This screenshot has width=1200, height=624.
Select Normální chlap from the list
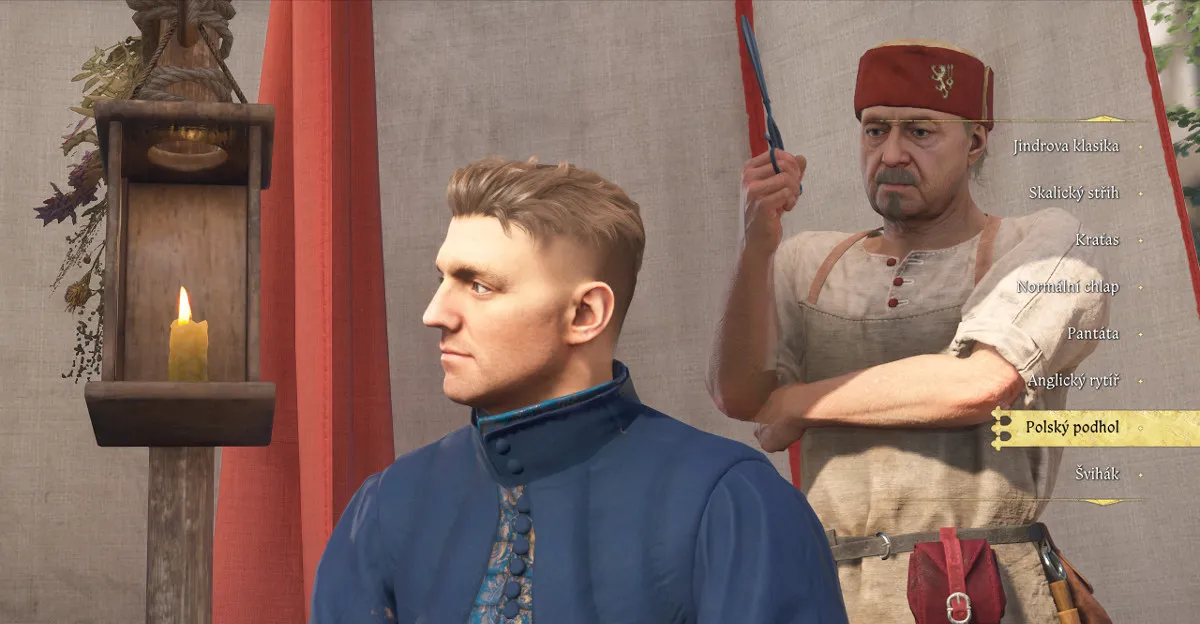coord(1068,287)
